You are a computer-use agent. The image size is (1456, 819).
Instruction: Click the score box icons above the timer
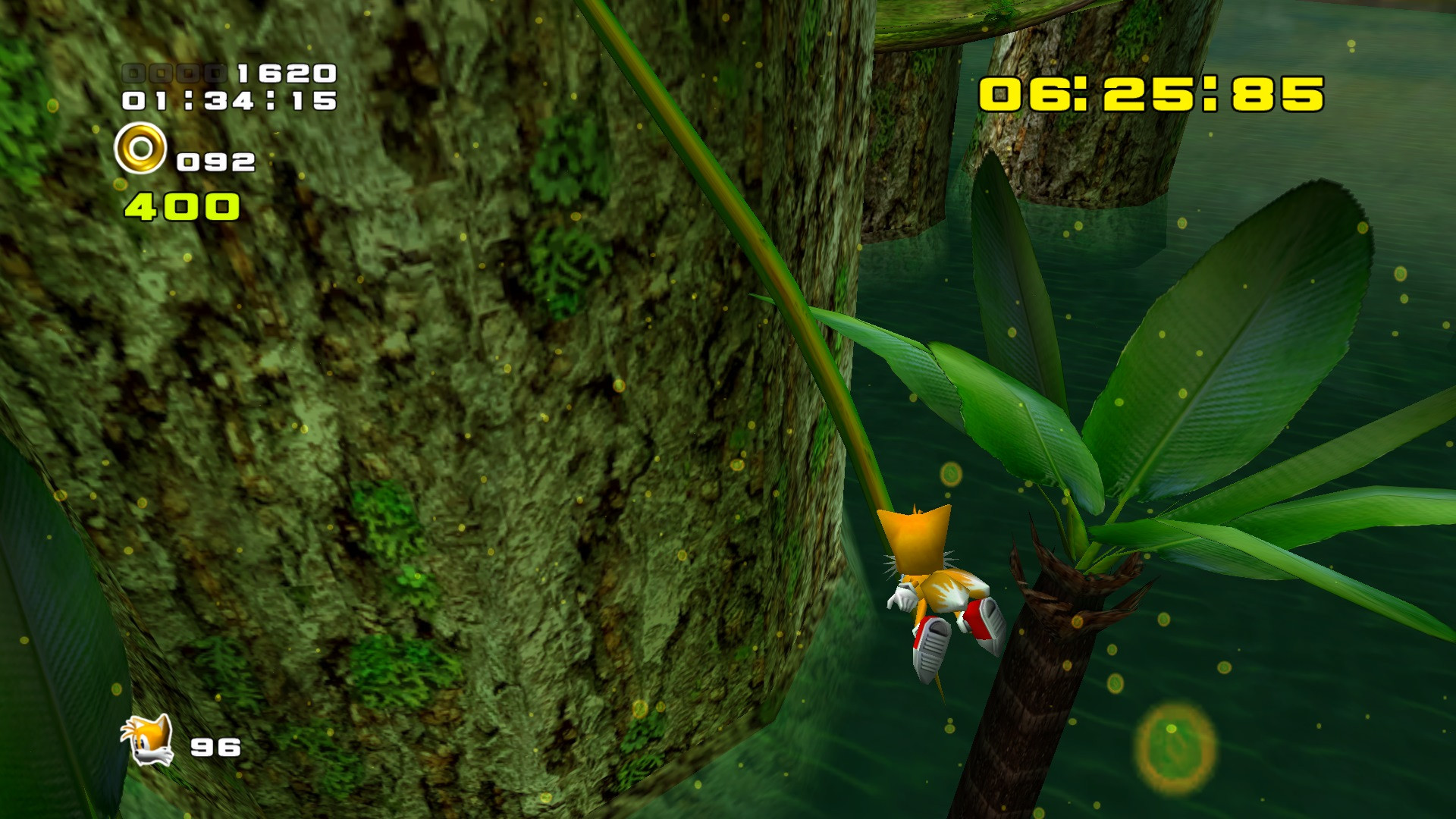[173, 73]
